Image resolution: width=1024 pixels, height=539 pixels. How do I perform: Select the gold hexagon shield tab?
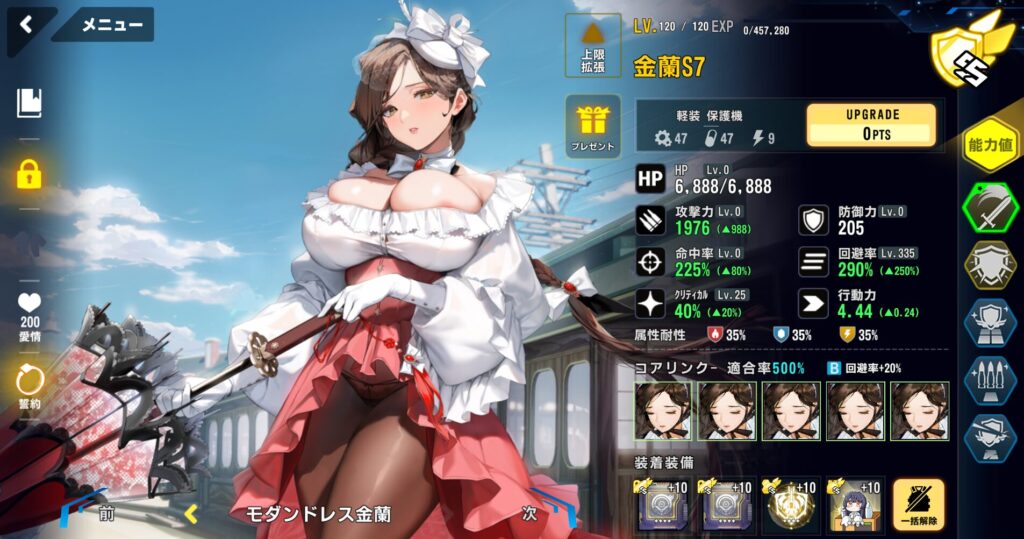click(990, 265)
